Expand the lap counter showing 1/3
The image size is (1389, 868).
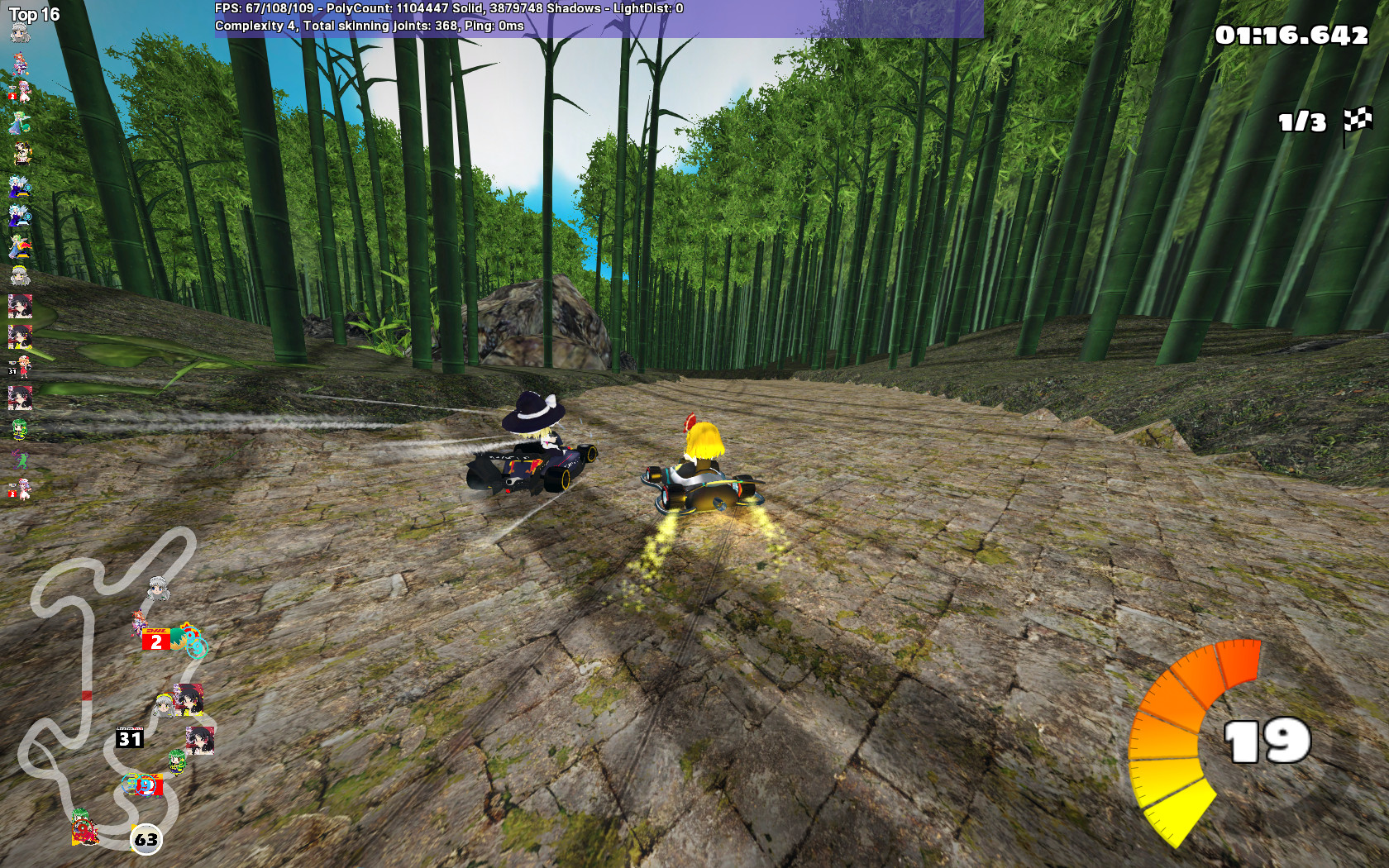1300,122
